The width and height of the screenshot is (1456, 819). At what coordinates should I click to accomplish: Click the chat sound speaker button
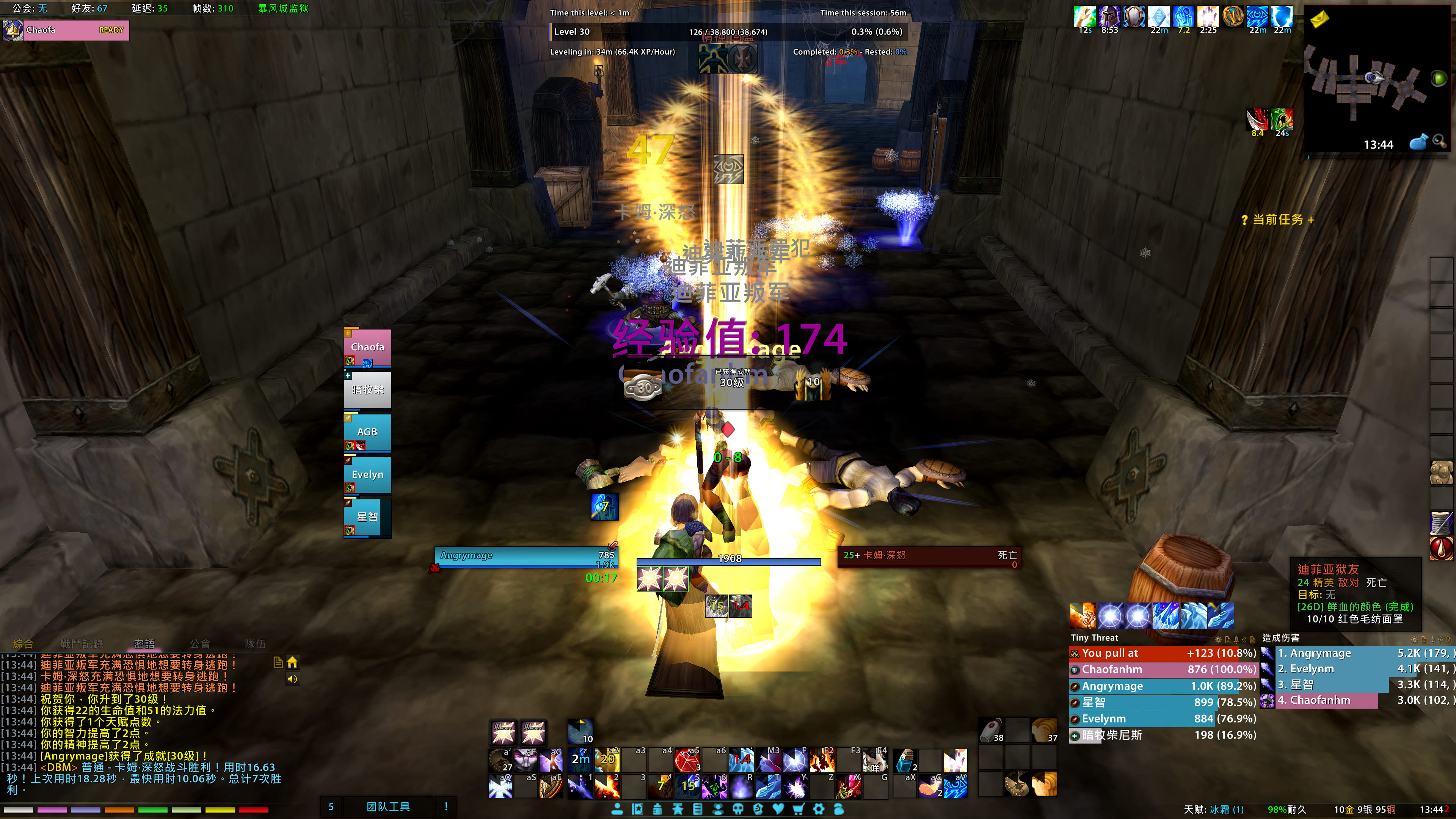[292, 679]
